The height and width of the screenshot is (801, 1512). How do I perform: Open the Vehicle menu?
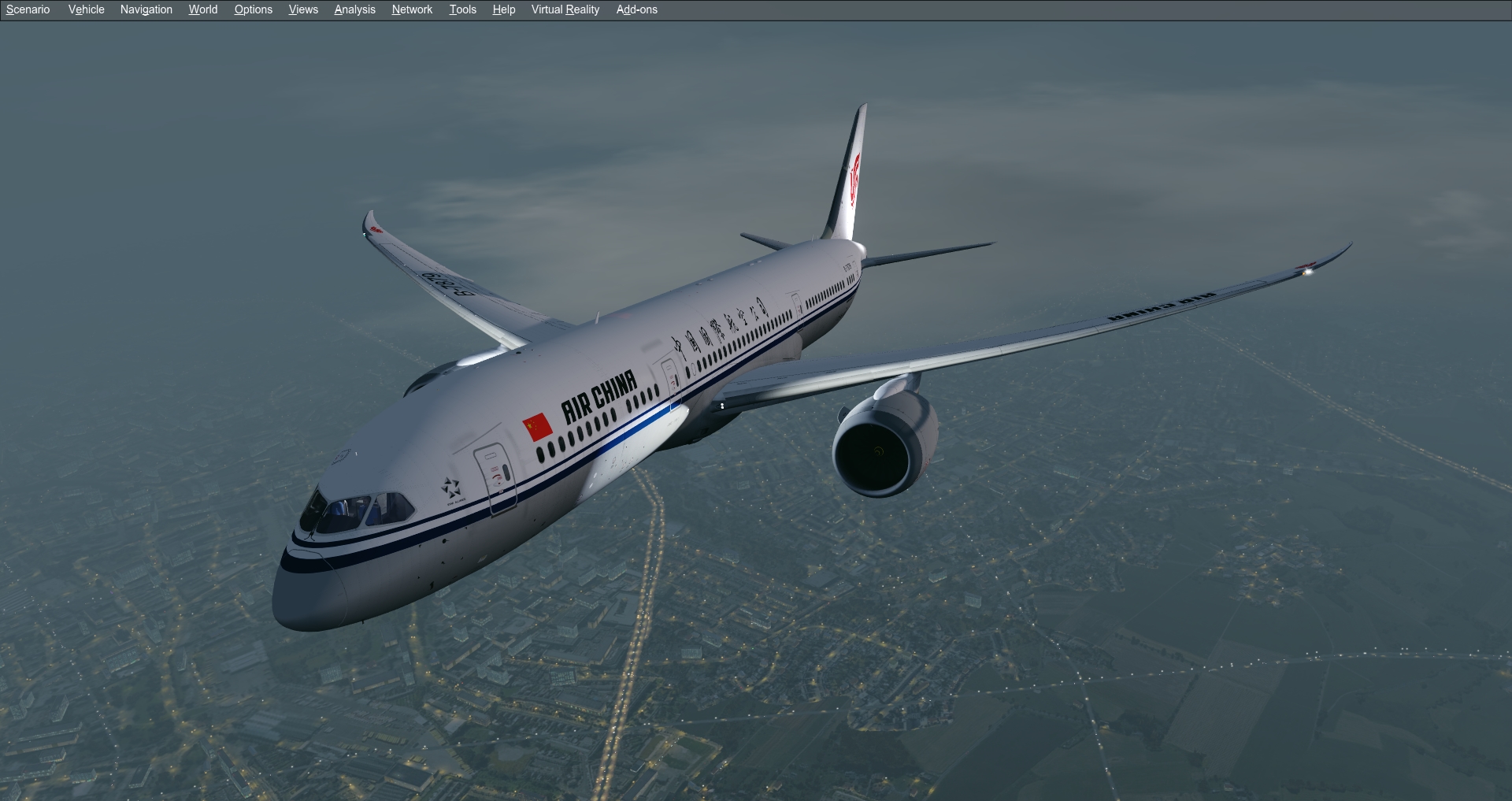(86, 9)
